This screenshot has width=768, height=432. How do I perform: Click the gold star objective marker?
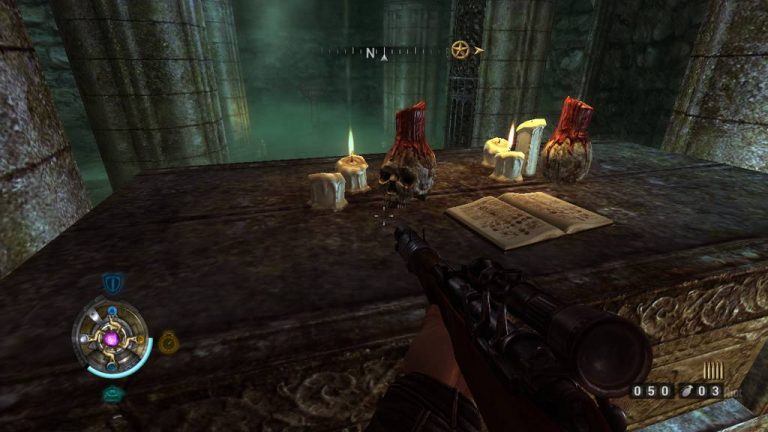pos(460,49)
